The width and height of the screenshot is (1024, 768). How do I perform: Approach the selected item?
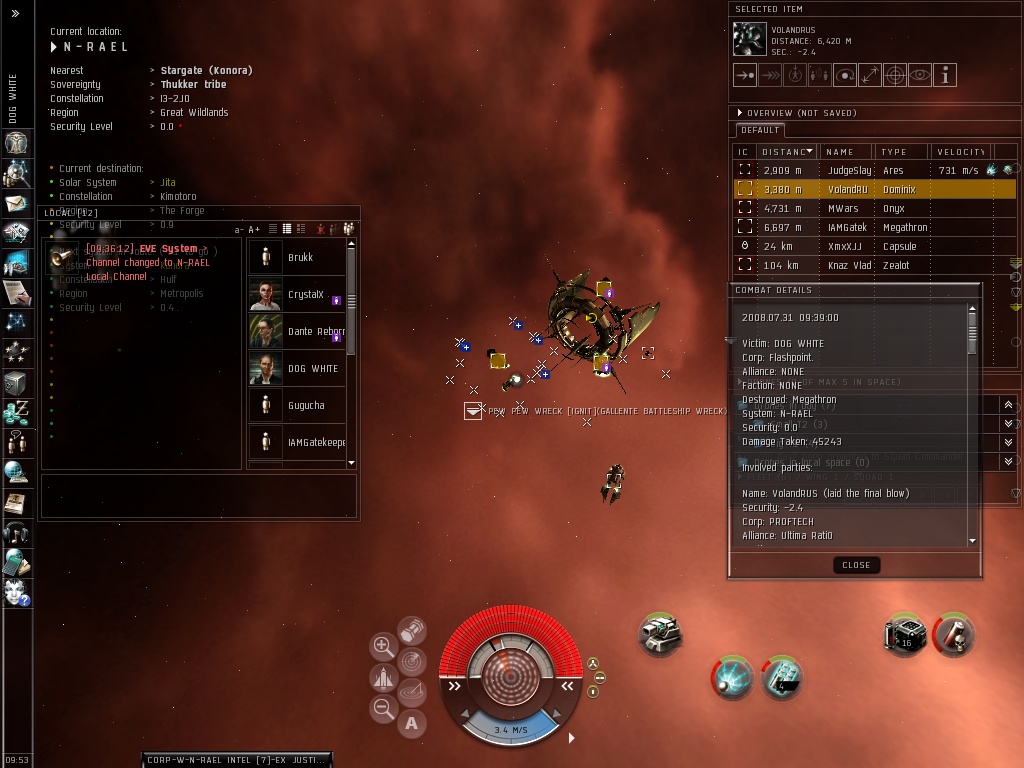point(745,75)
